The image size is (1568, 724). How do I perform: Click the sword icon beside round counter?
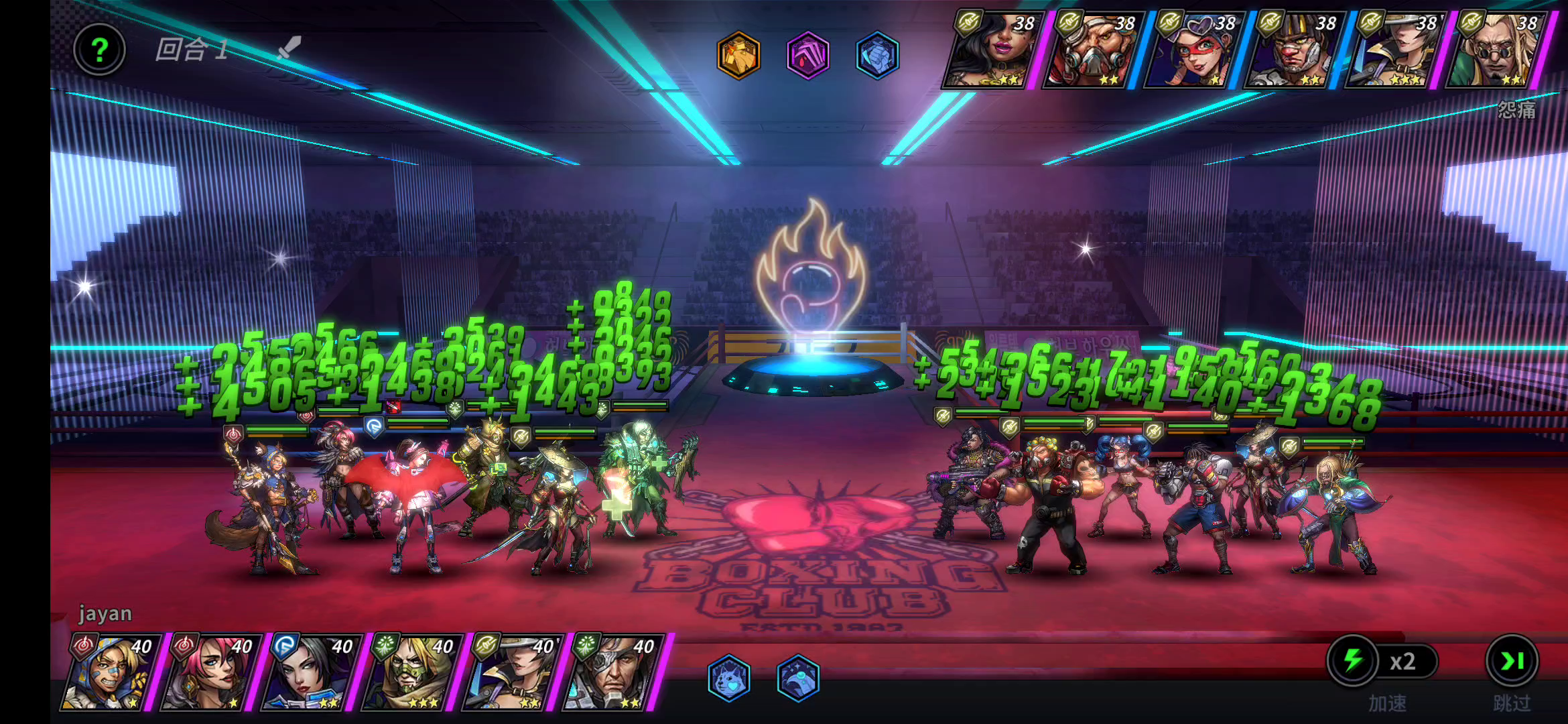[289, 48]
